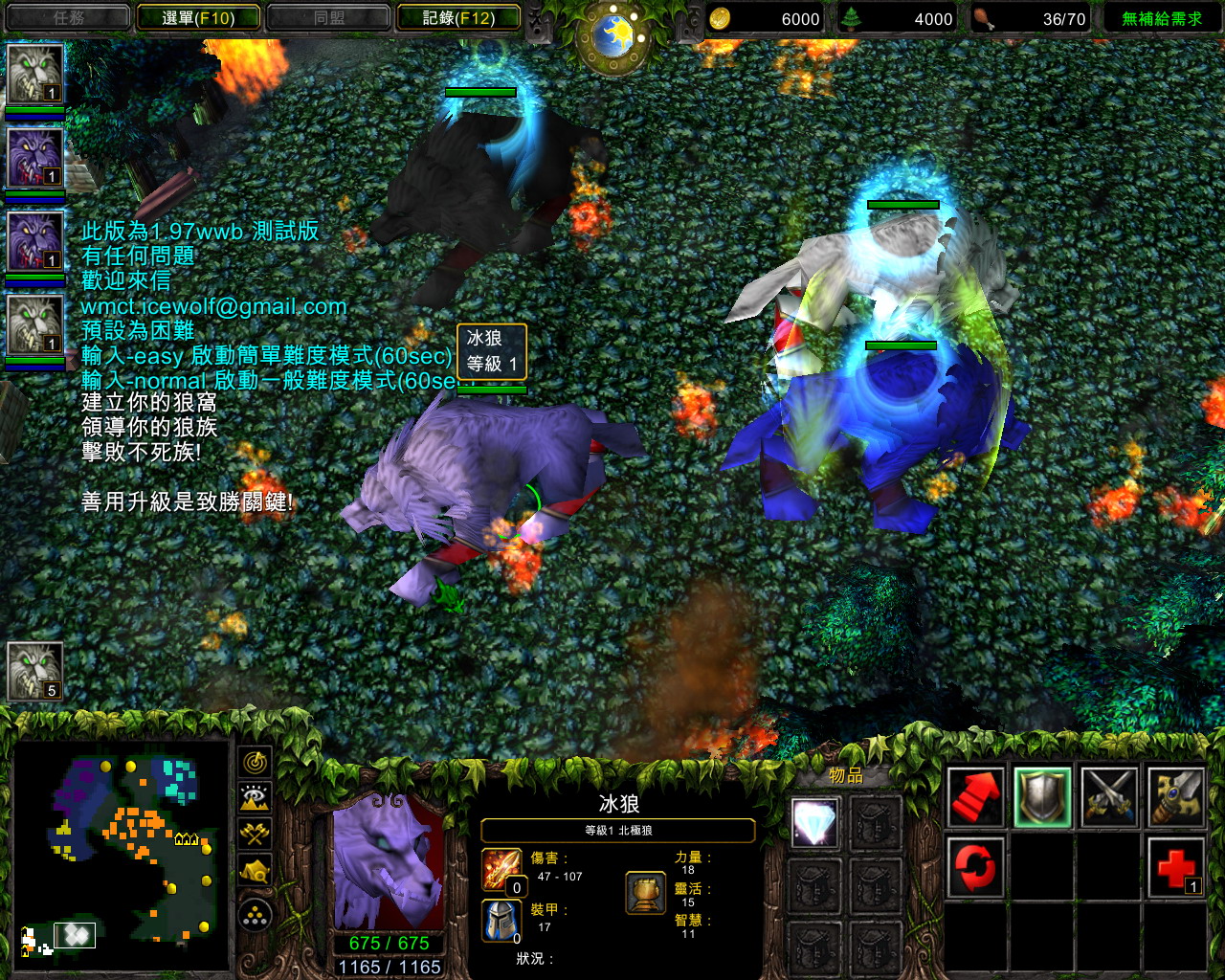Screen dimensions: 1225x980
Task: Click the purple wolf hero portrait
Action: (389, 863)
